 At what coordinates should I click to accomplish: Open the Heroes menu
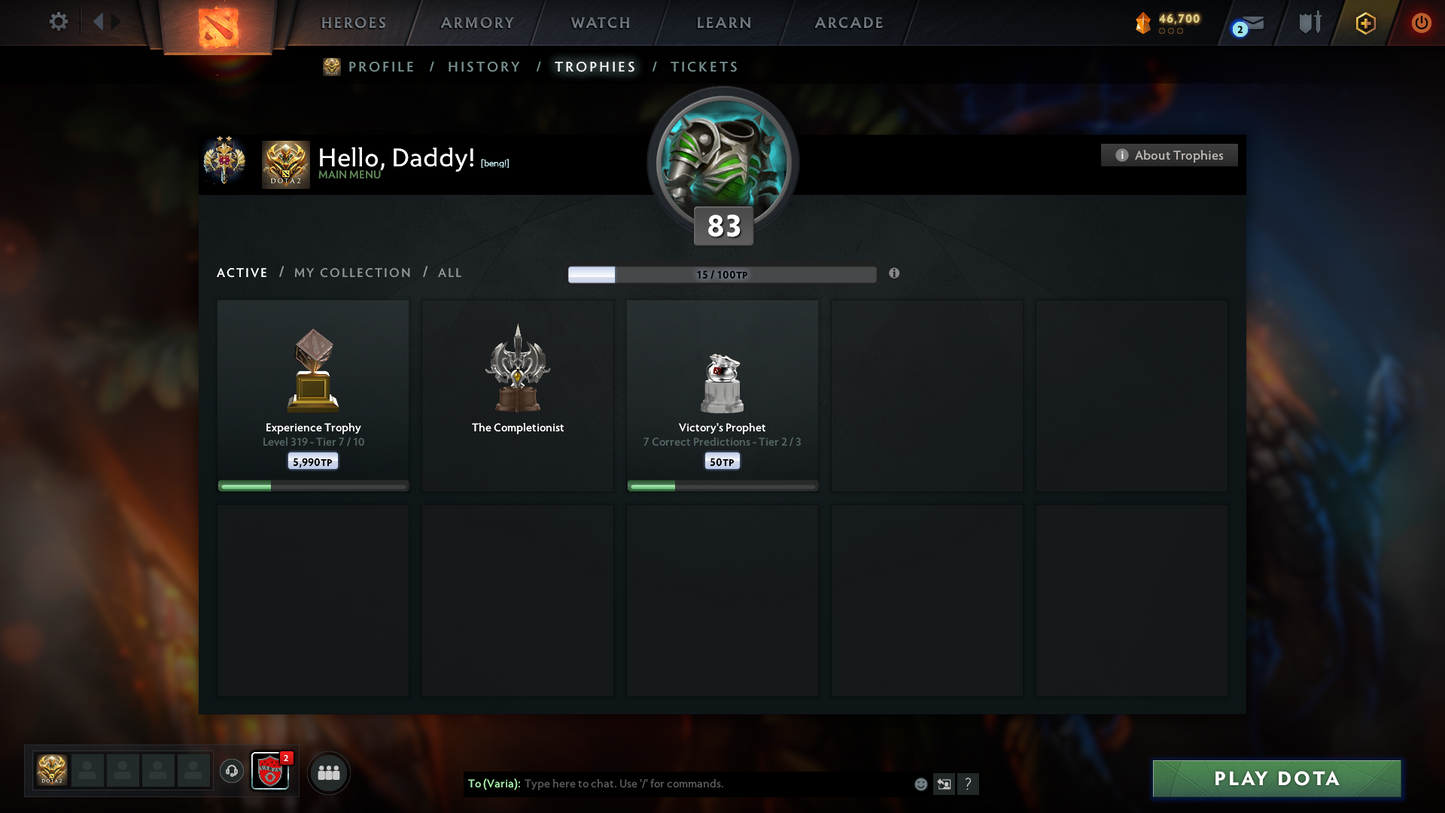pos(353,23)
